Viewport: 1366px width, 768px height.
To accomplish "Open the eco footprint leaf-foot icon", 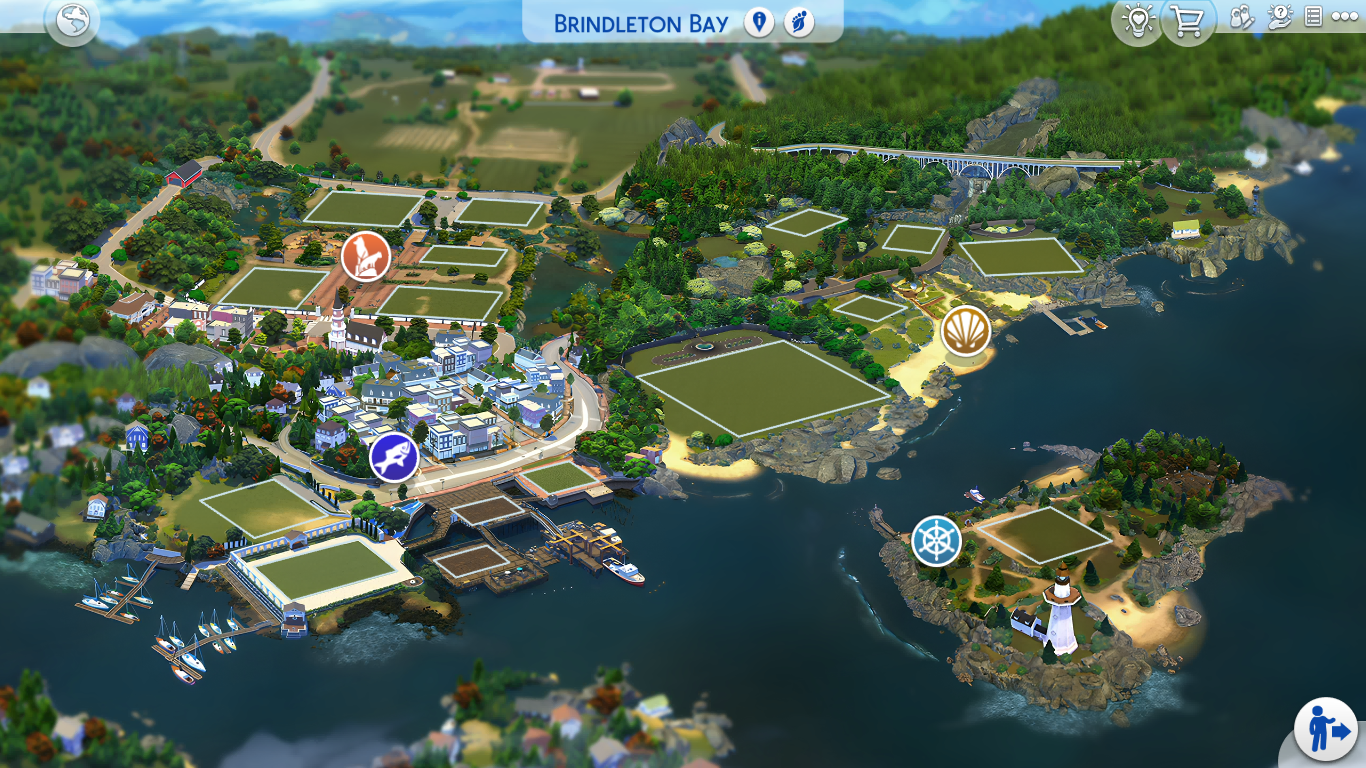I will [798, 22].
